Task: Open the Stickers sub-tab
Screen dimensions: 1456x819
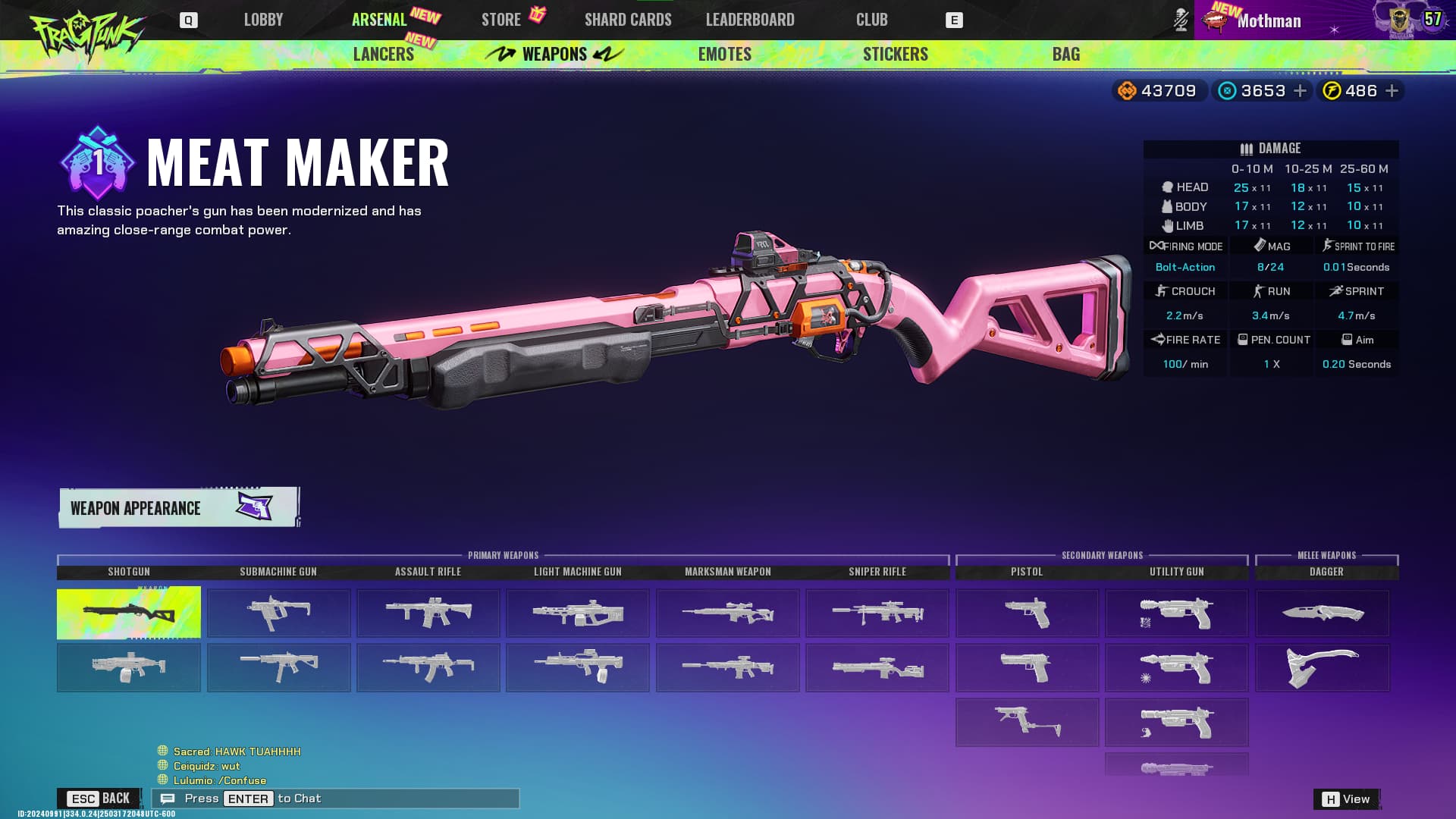Action: tap(896, 54)
